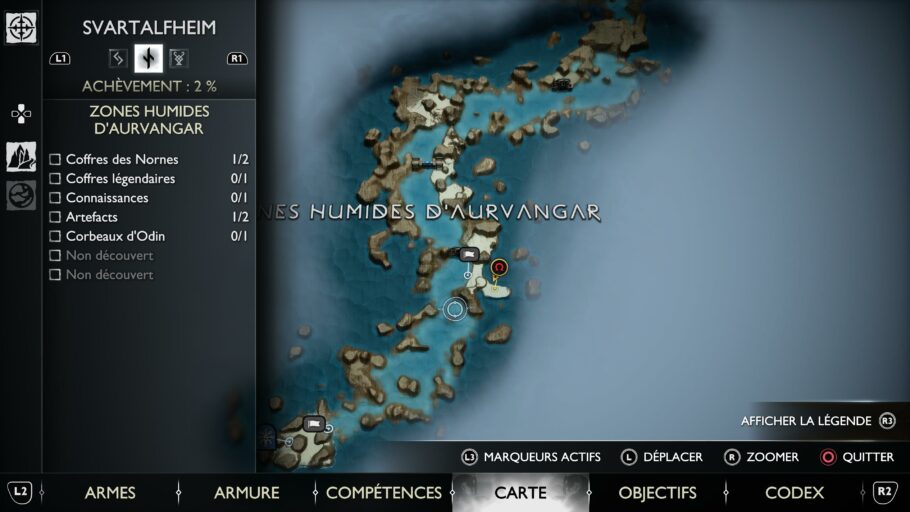Choose the right rune region icon

(179, 58)
